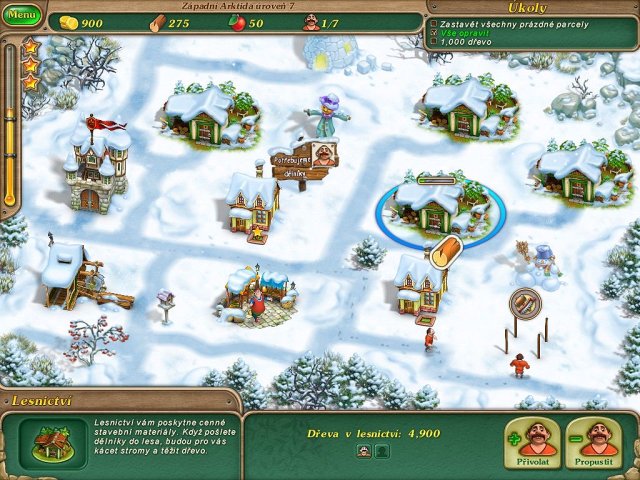Hire a worker with the Přivolat button
640x480 pixels.
pos(531,442)
